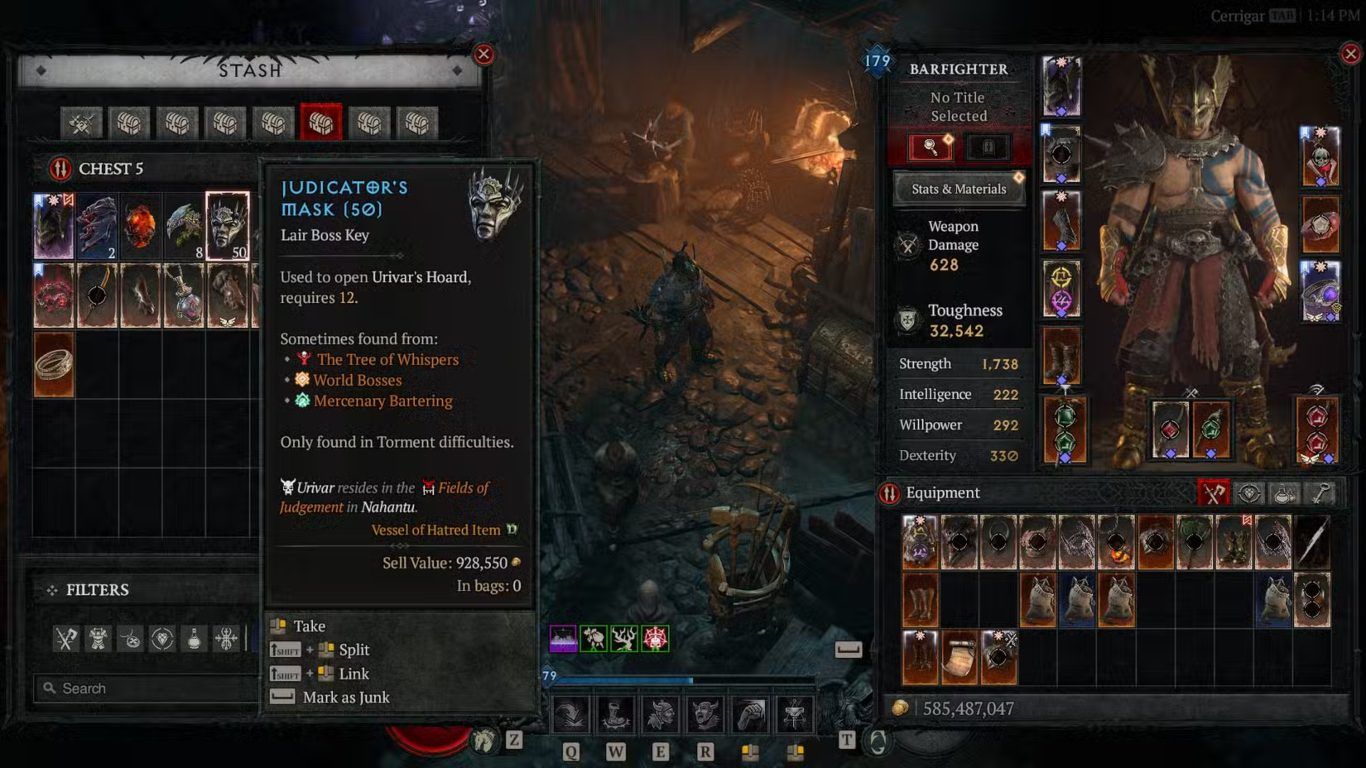Close the Stash window

[484, 55]
